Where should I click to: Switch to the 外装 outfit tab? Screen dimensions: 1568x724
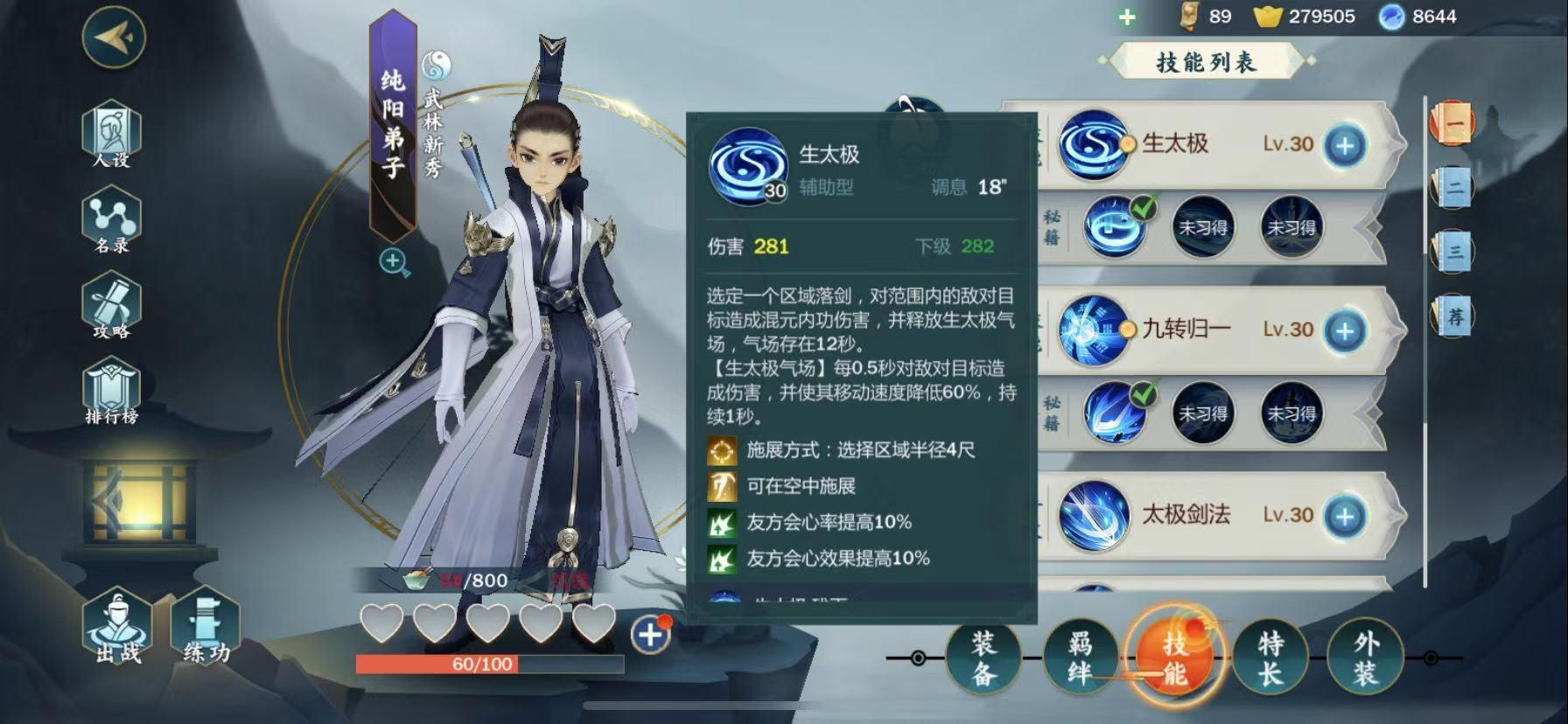(x=1365, y=658)
